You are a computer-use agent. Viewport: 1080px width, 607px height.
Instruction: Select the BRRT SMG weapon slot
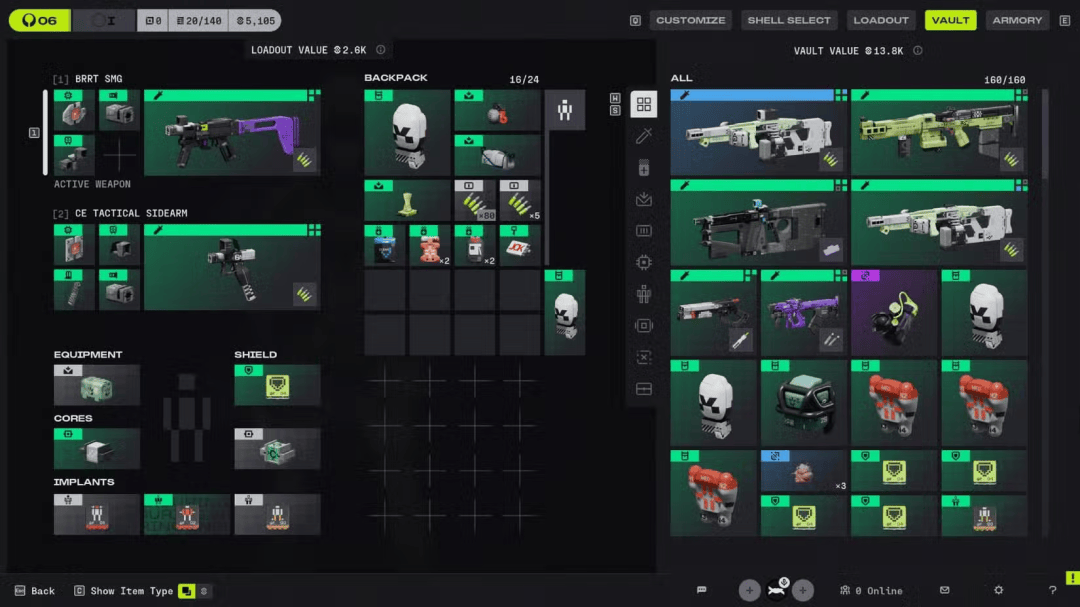point(232,133)
